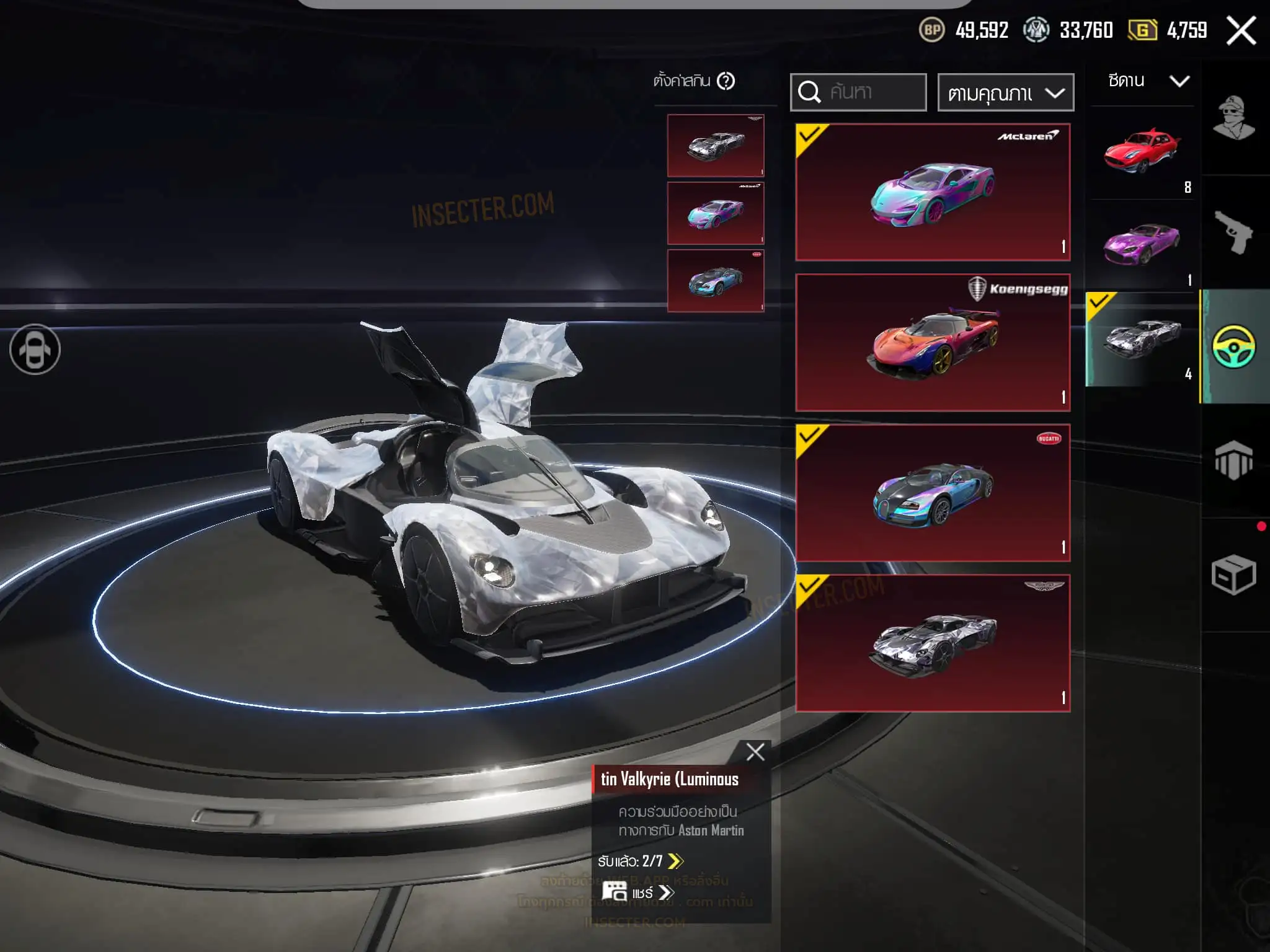The width and height of the screenshot is (1270, 952).
Task: Choose the silver Valkyrie car category
Action: [1142, 339]
